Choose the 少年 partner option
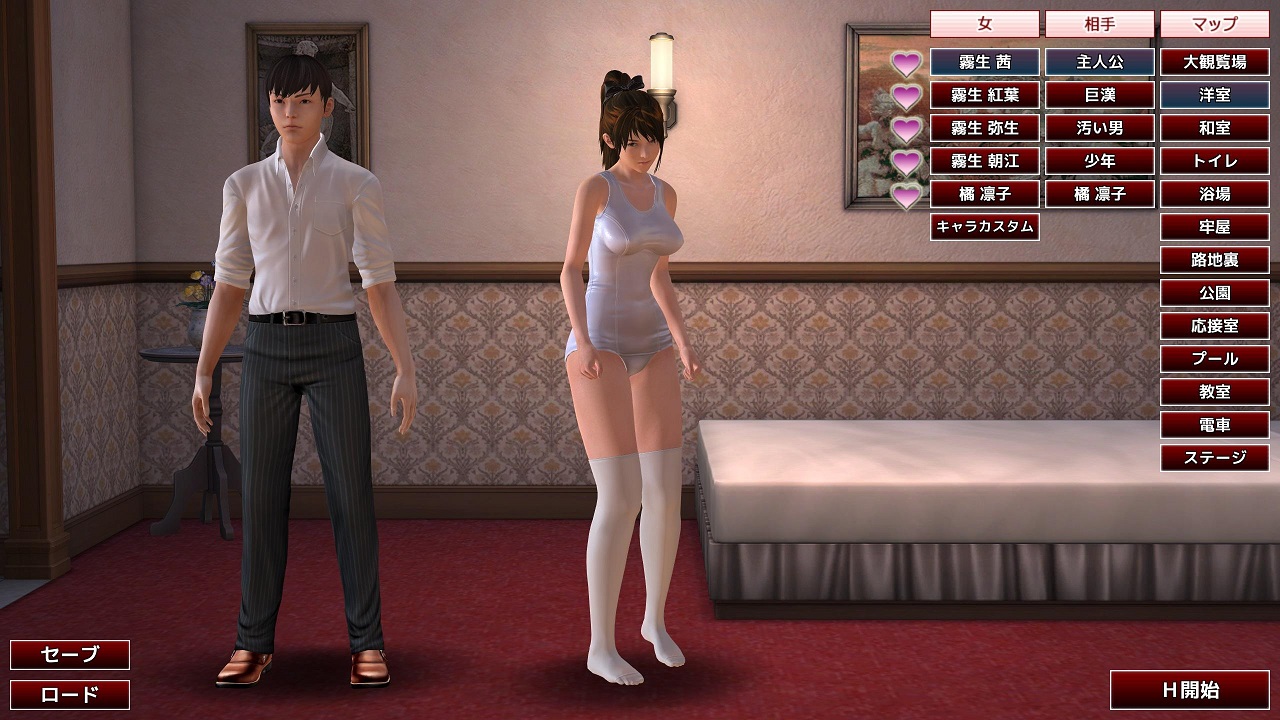 pyautogui.click(x=1100, y=161)
